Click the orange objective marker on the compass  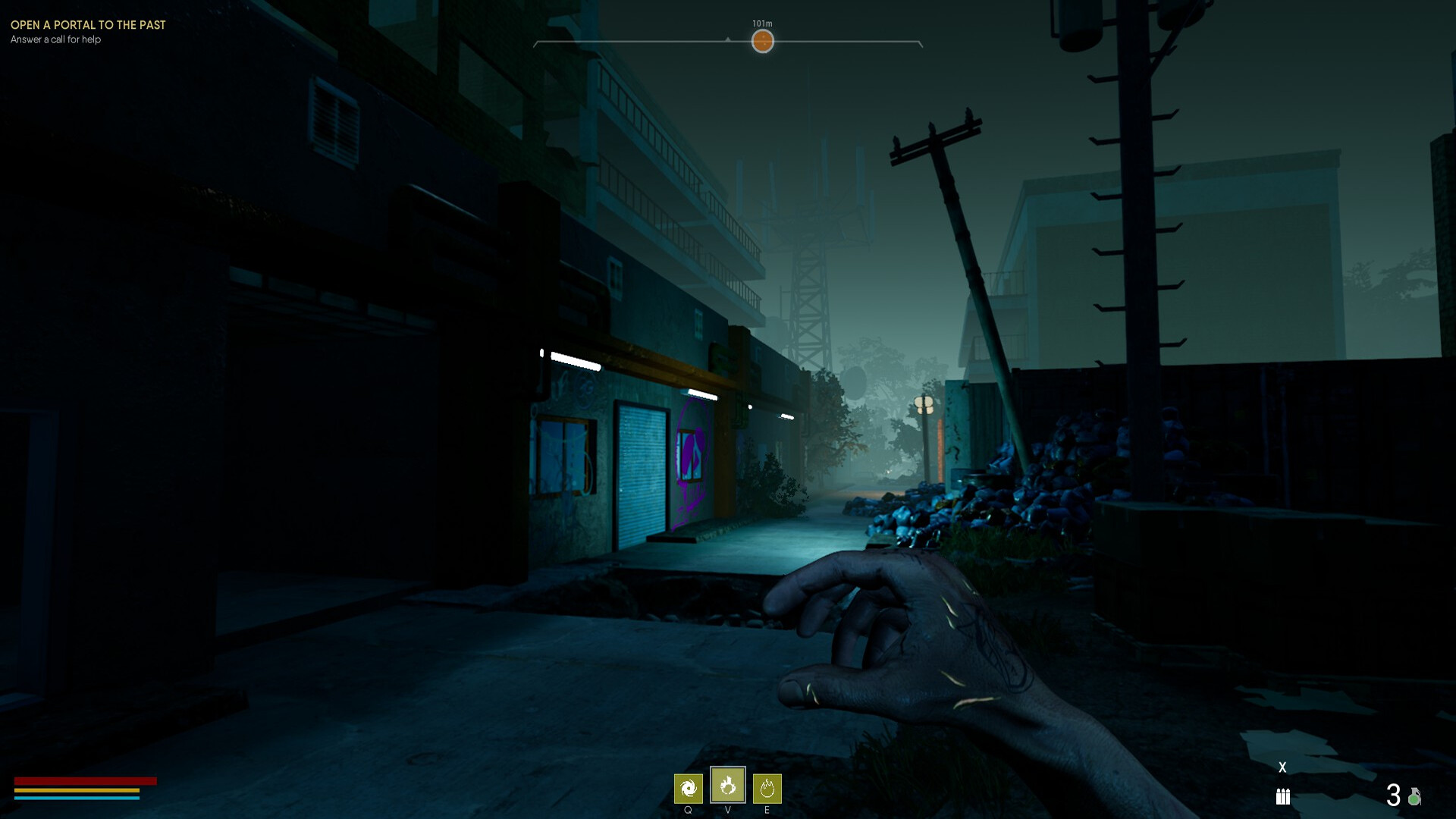tap(762, 42)
